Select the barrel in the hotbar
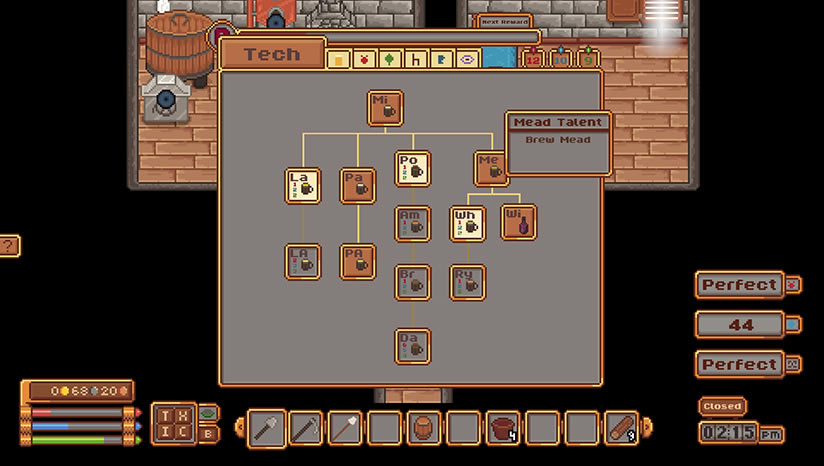 [423, 428]
